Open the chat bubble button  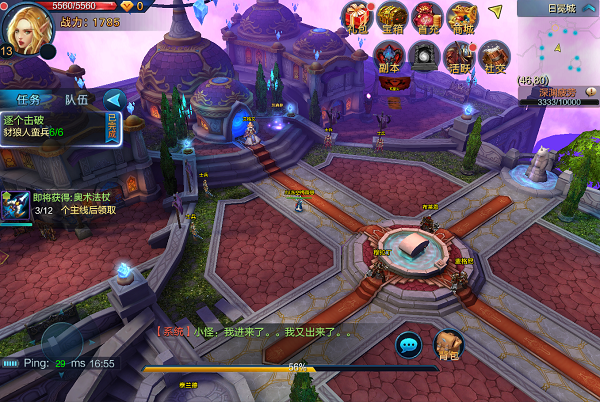(408, 345)
